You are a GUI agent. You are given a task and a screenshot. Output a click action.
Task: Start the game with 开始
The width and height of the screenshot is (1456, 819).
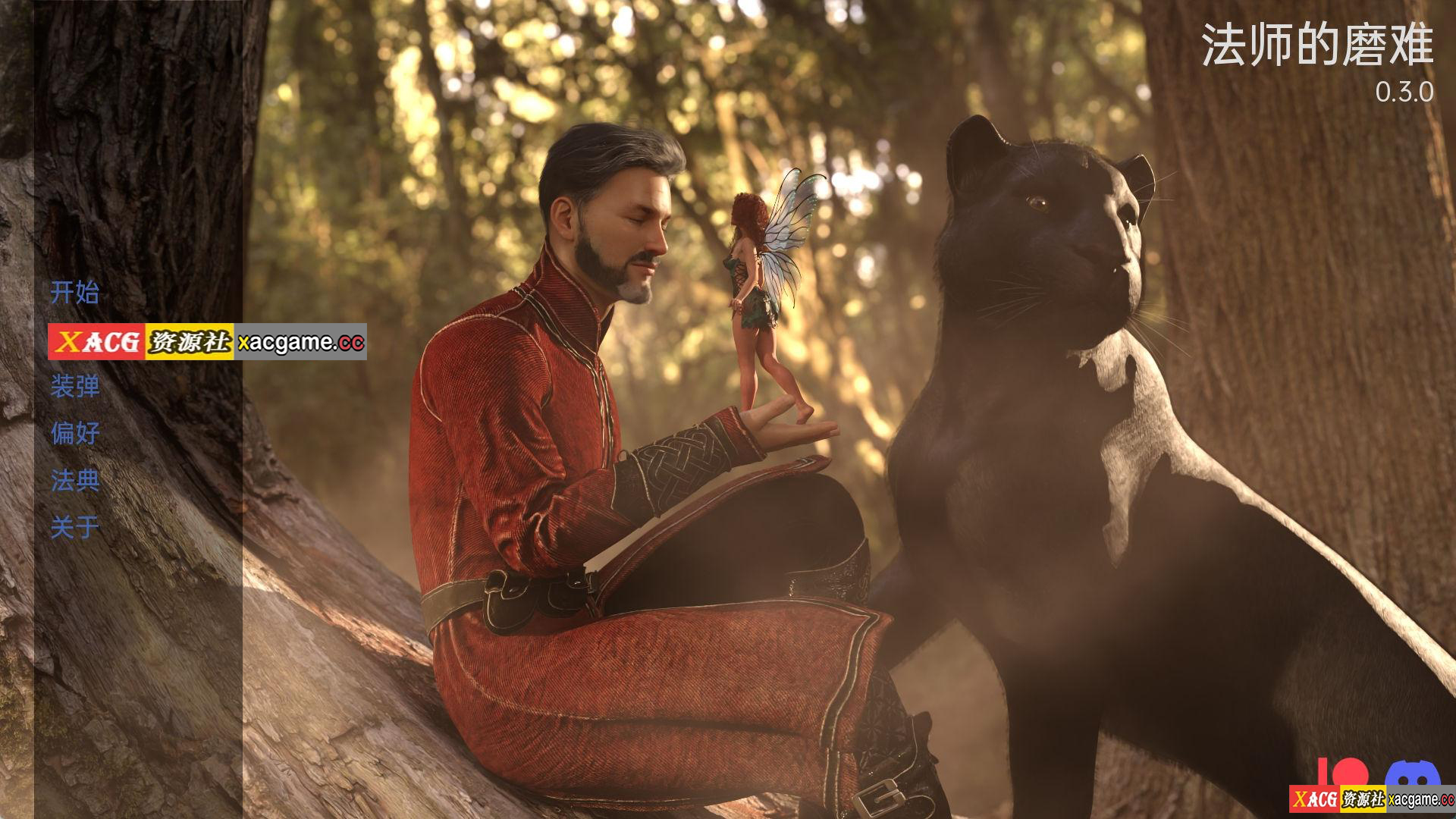74,292
